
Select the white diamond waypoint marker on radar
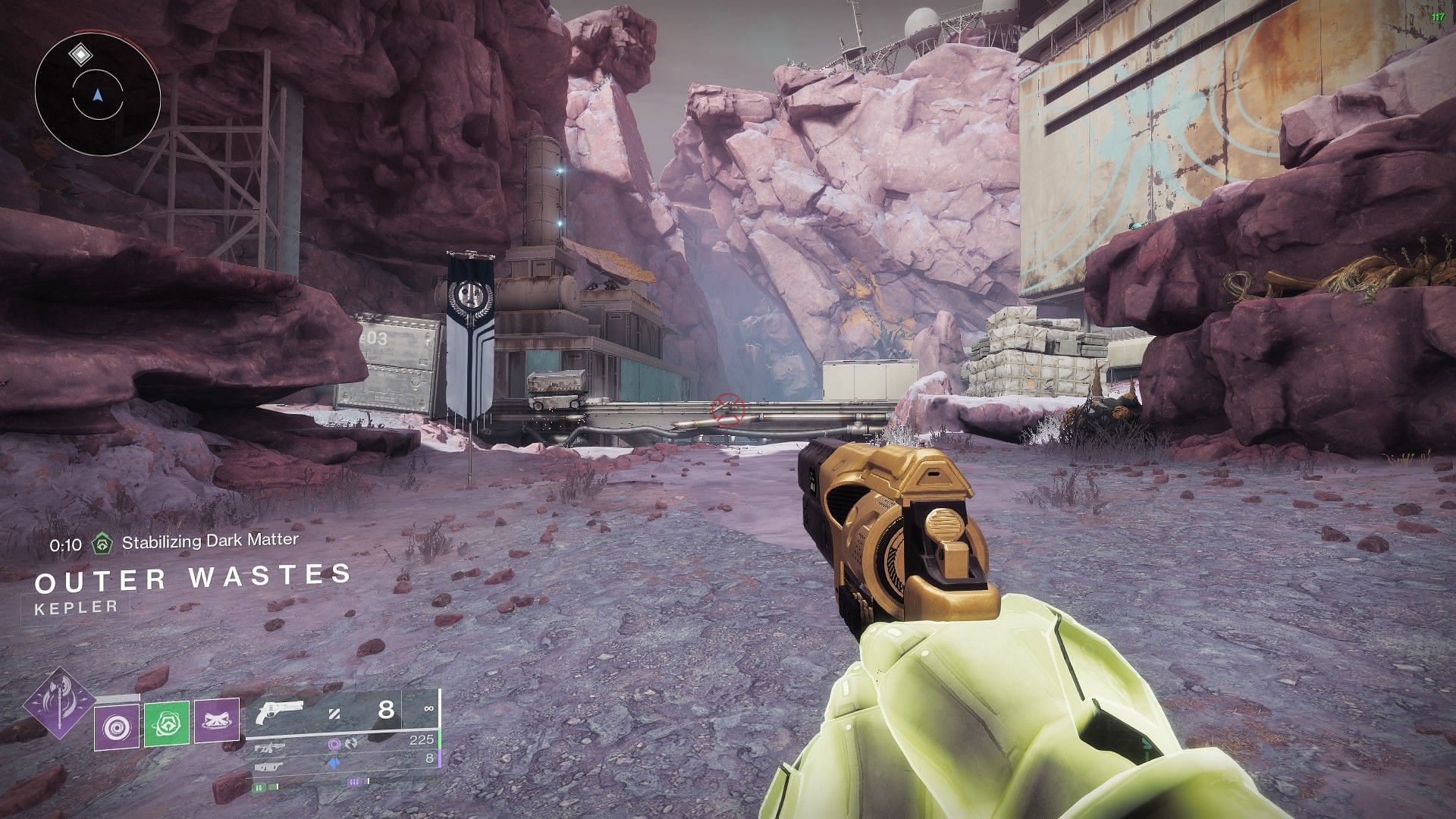pos(80,55)
